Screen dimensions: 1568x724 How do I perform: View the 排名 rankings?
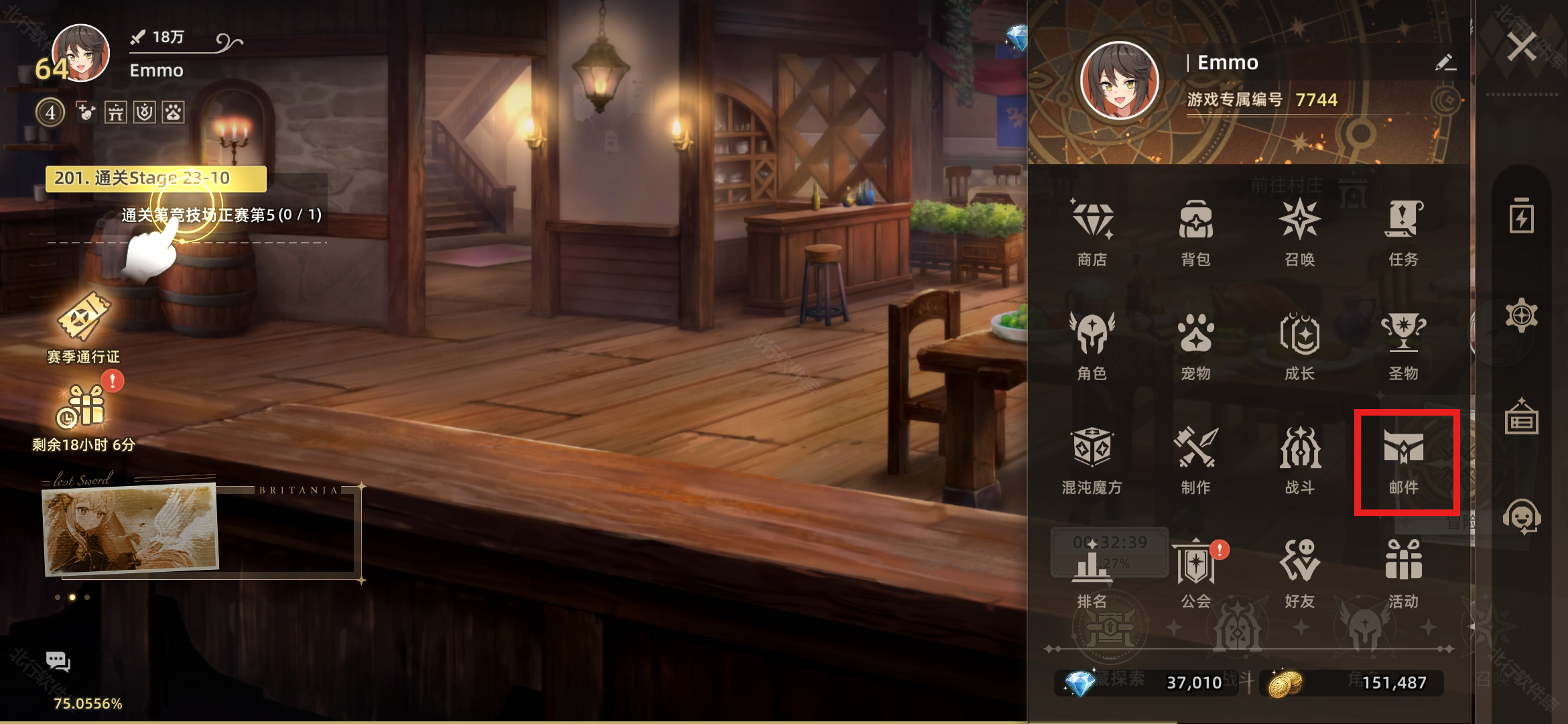1092,573
